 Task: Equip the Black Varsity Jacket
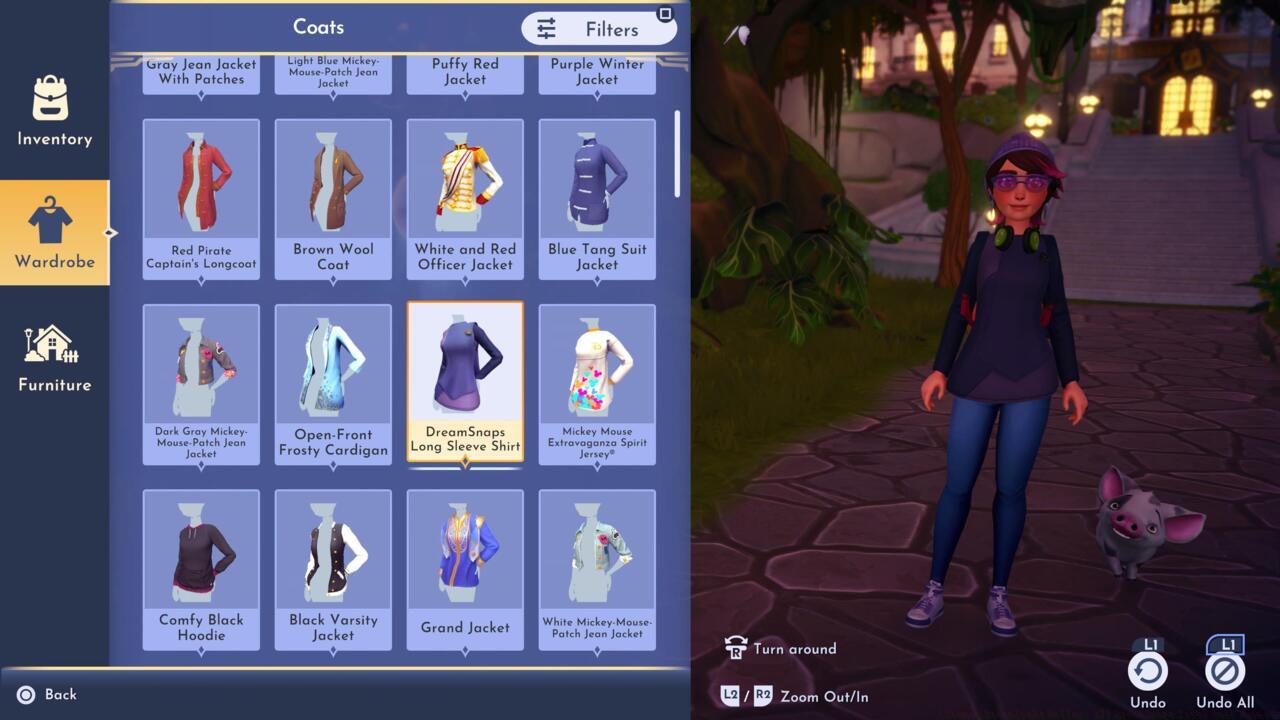(x=332, y=565)
